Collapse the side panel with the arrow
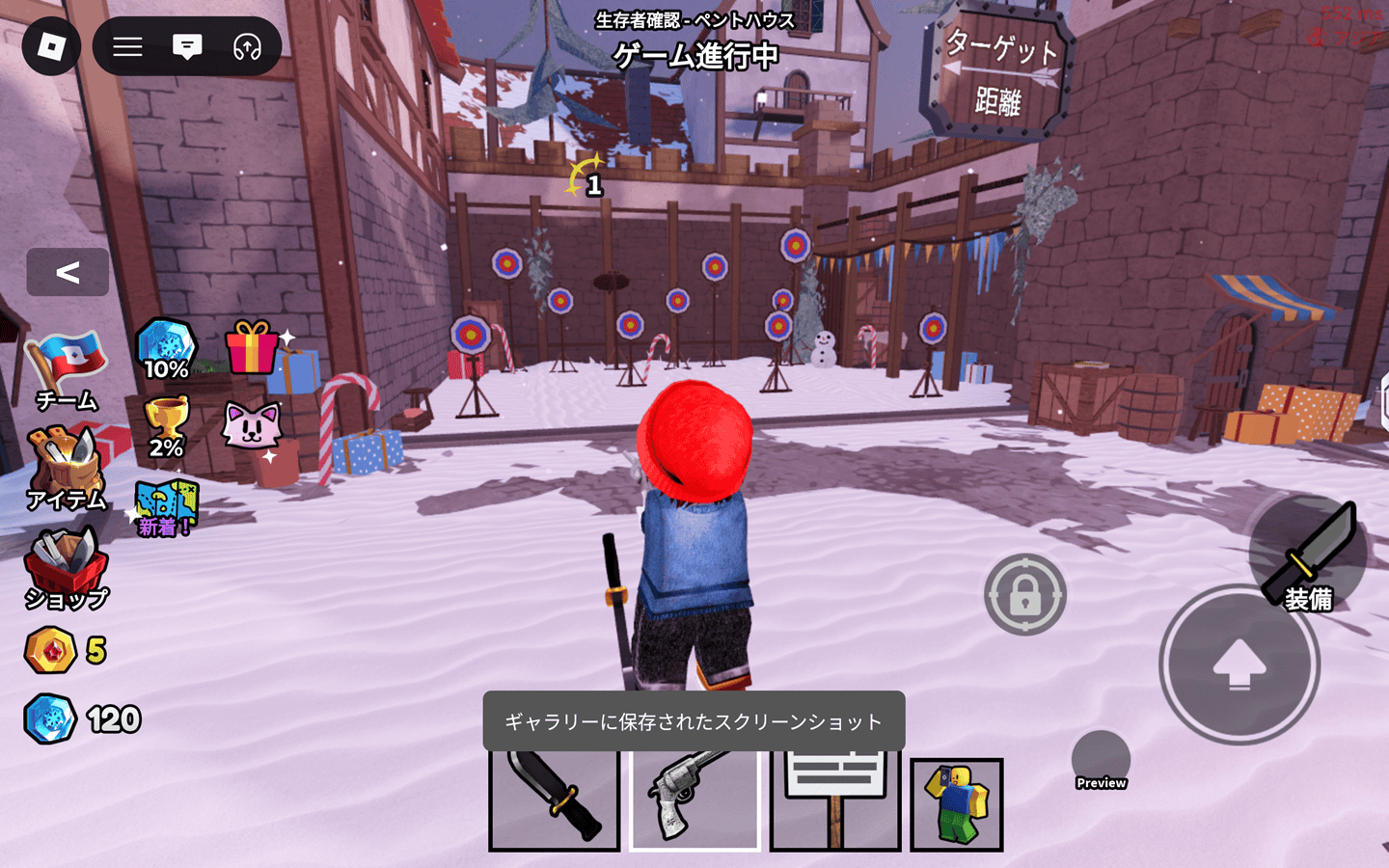The height and width of the screenshot is (868, 1389). click(68, 272)
